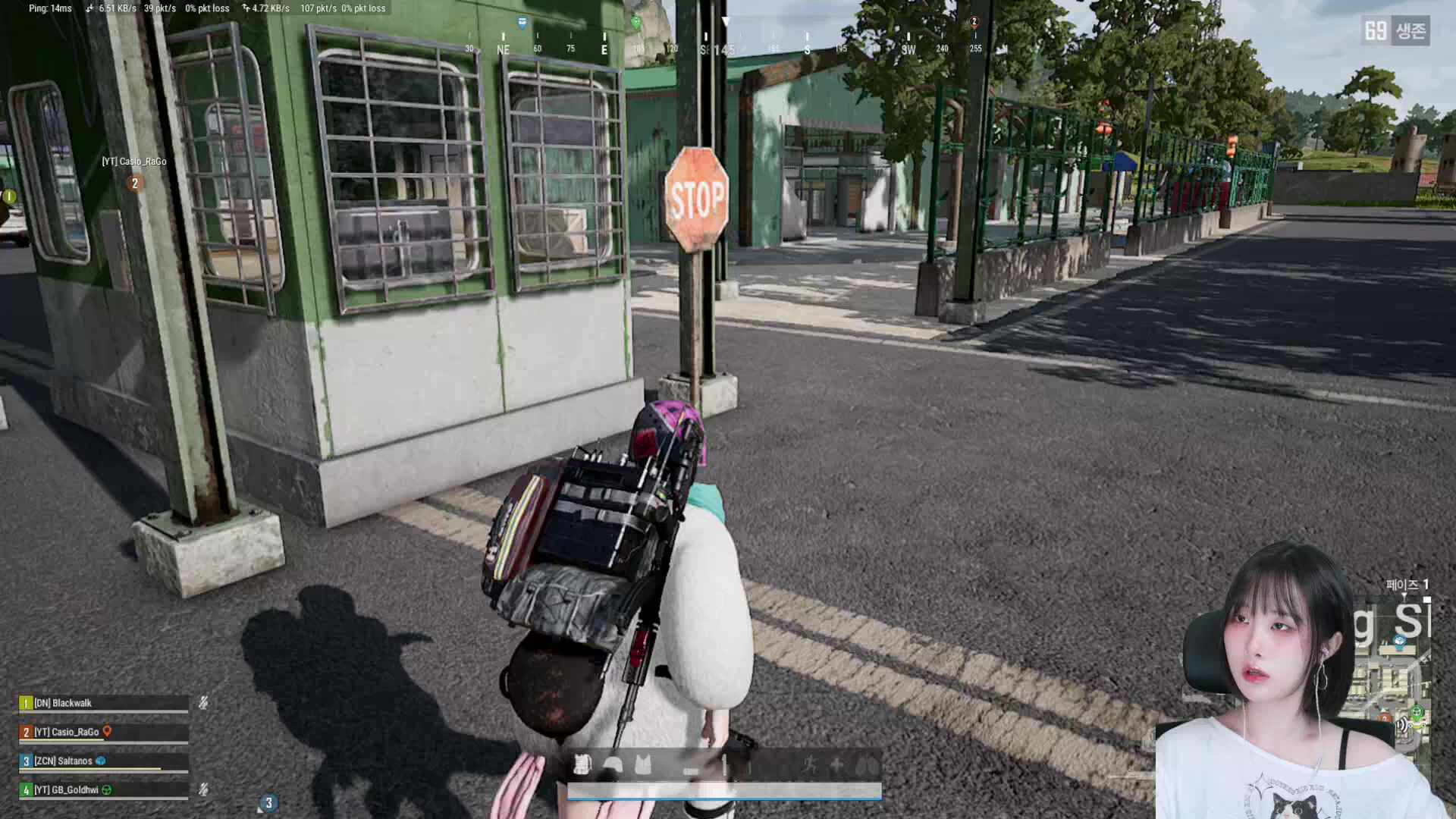The image size is (1456, 819).
Task: Click the helmet equipment icon
Action: coord(613,764)
